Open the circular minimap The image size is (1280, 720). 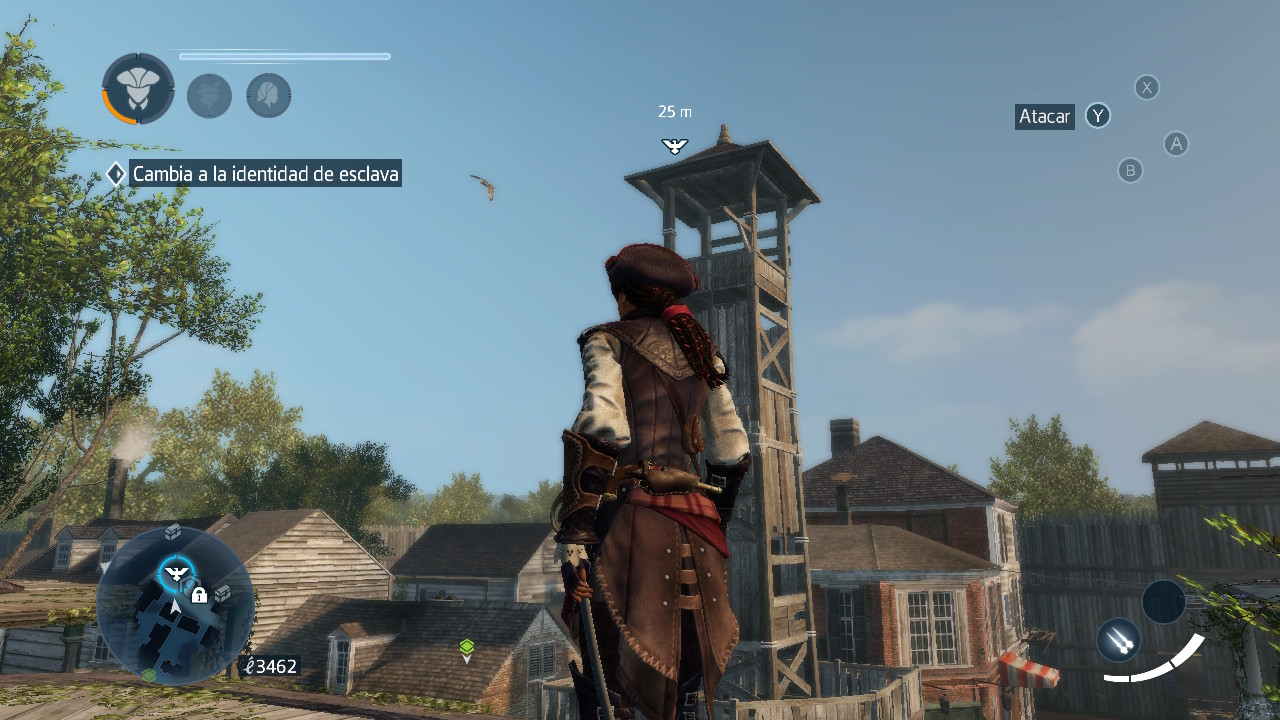click(x=175, y=605)
